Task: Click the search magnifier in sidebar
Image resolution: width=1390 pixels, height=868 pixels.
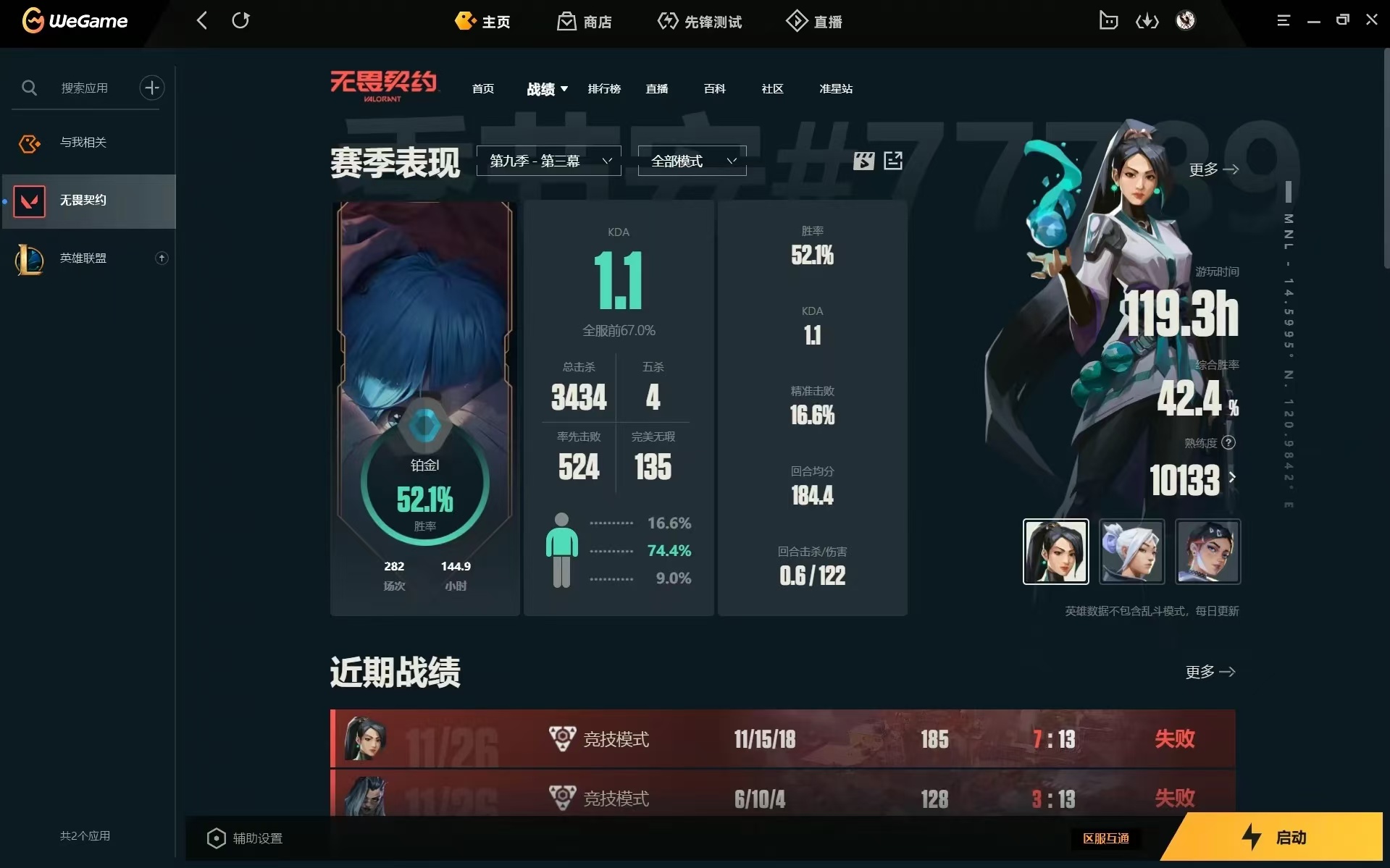Action: tap(30, 88)
